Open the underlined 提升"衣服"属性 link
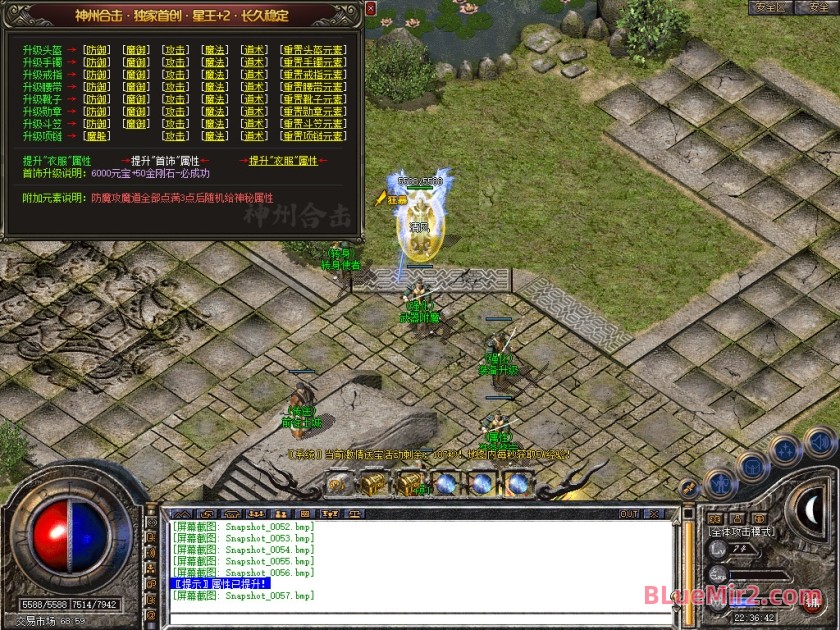840x630 pixels. [283, 160]
